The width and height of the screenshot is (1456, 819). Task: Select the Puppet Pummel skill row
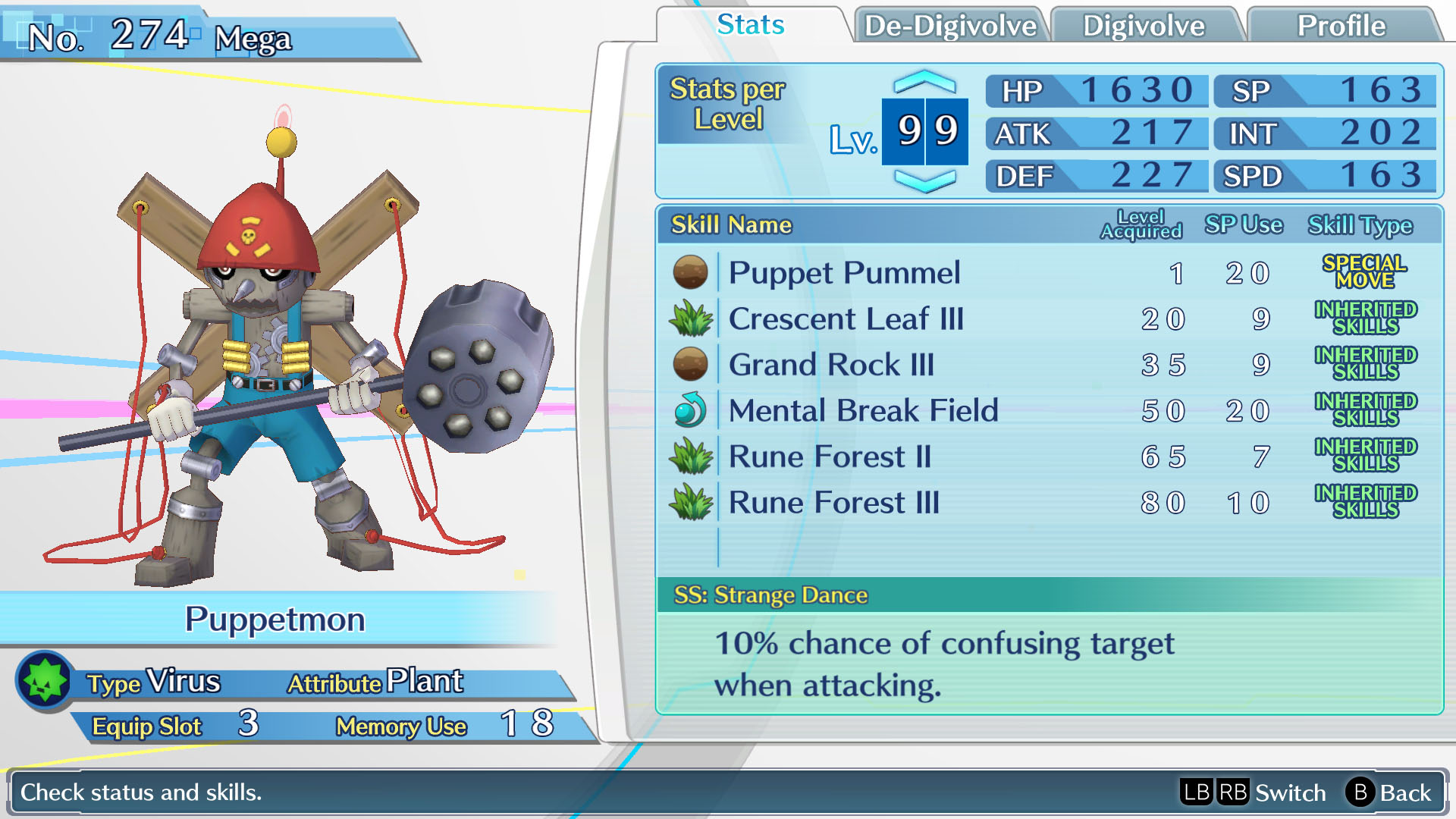coord(844,273)
